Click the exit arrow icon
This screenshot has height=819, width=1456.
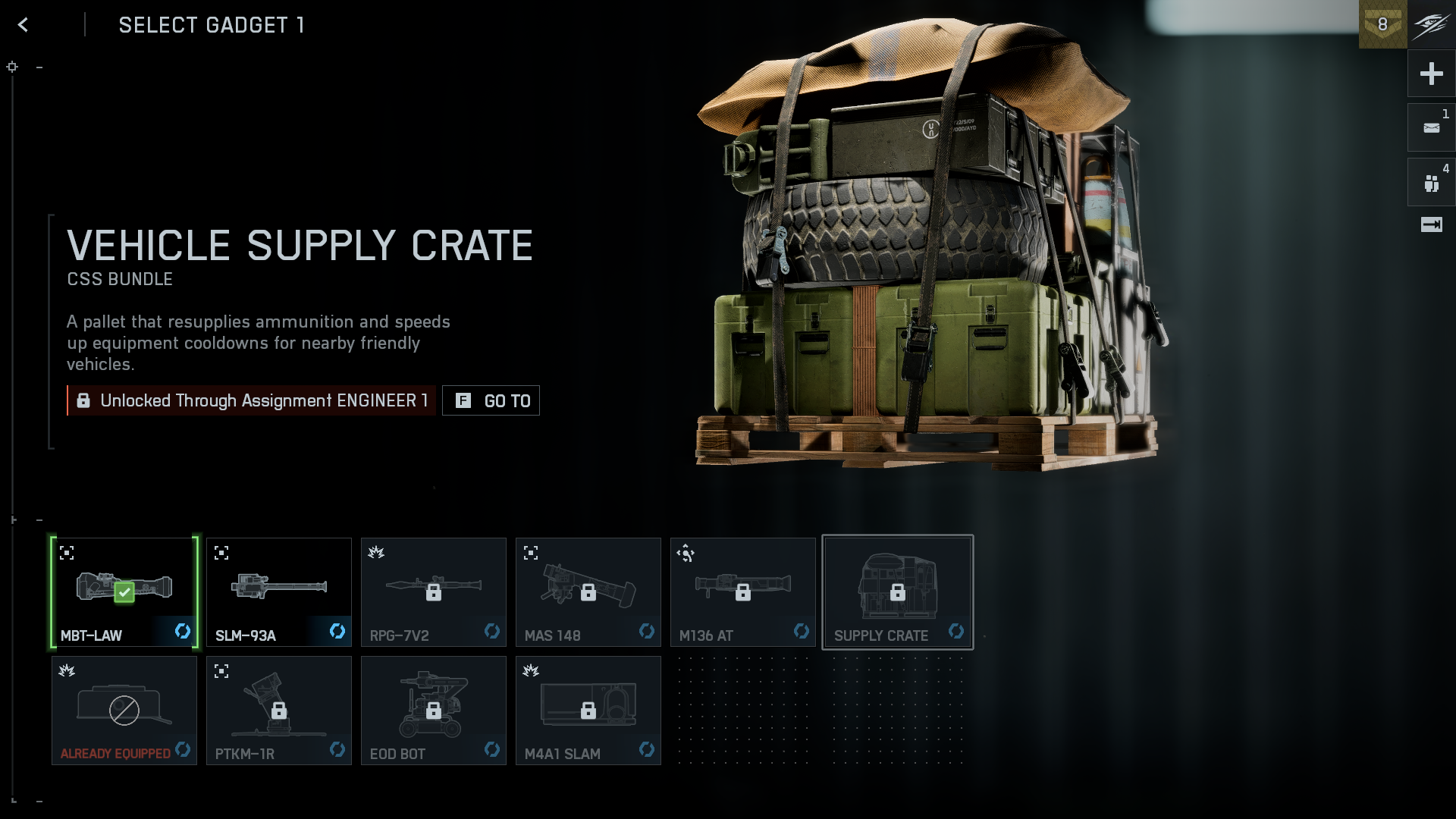[1431, 224]
